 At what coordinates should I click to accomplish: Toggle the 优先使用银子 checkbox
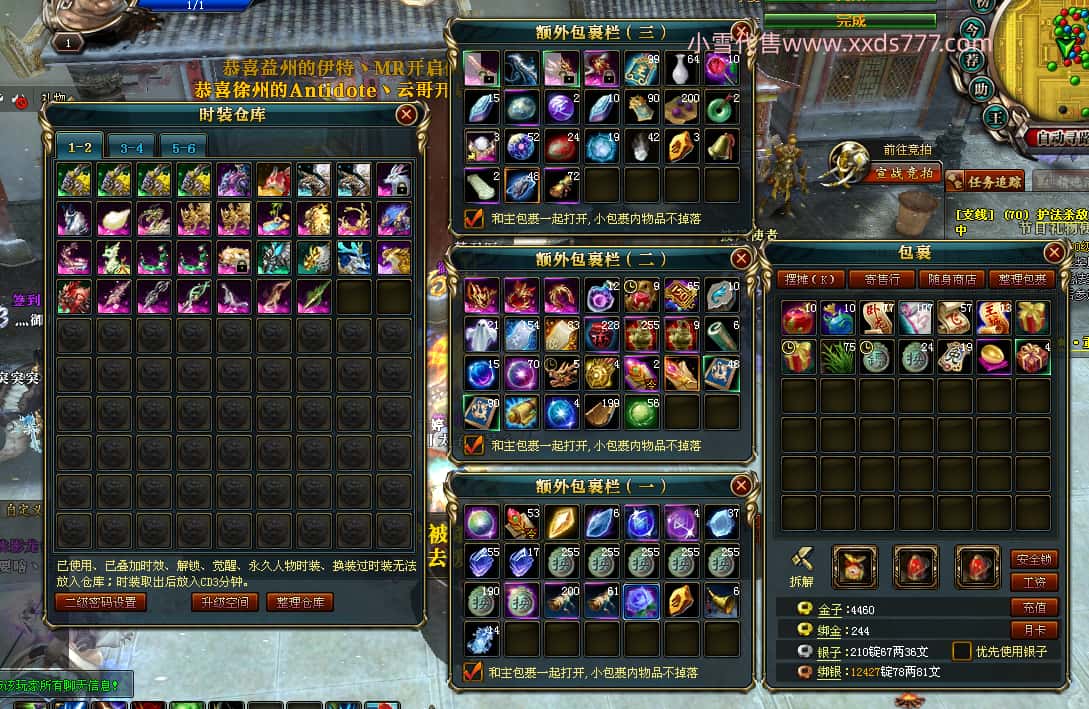point(962,651)
